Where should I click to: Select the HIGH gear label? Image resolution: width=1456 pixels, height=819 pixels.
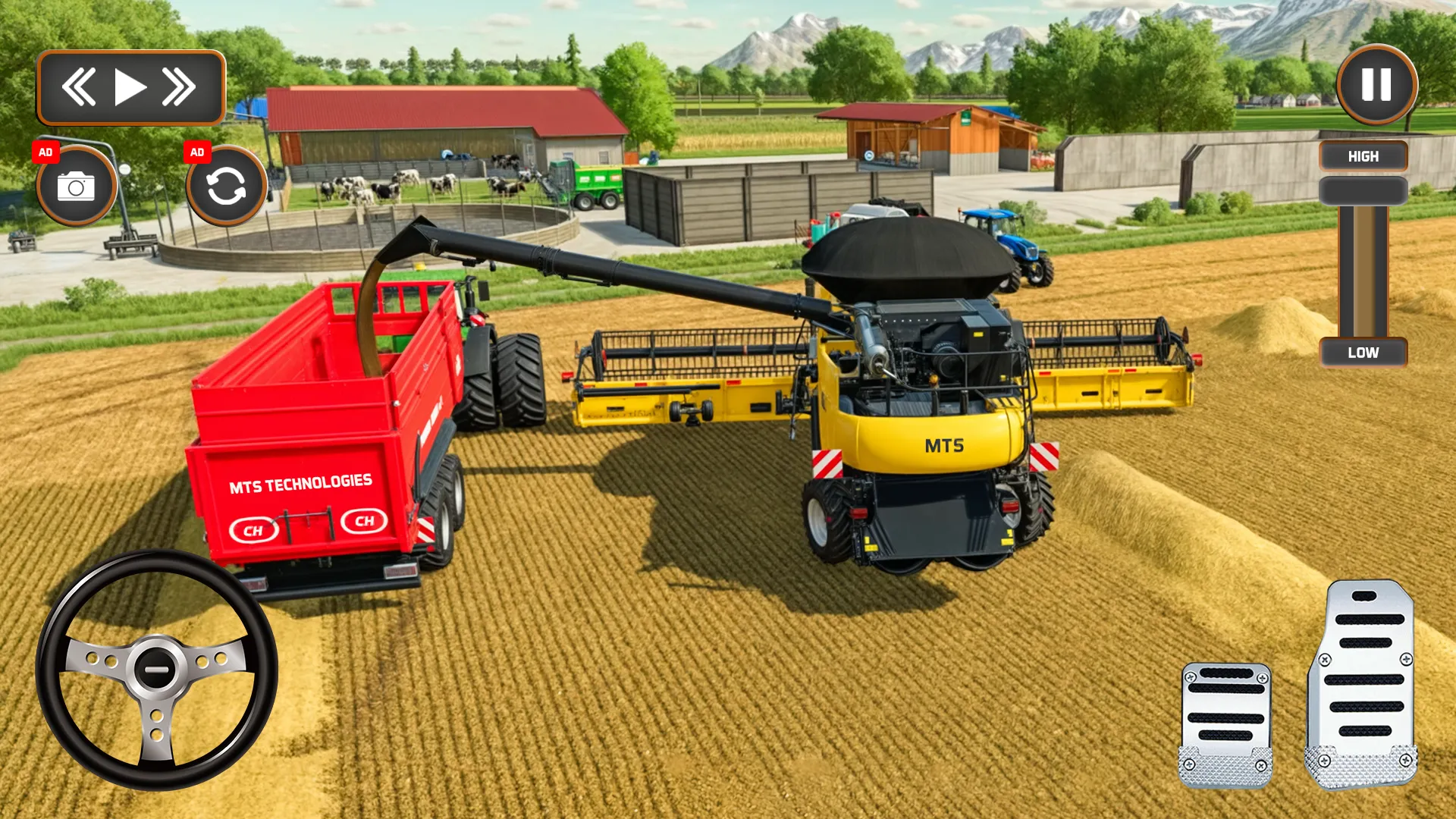(1363, 155)
